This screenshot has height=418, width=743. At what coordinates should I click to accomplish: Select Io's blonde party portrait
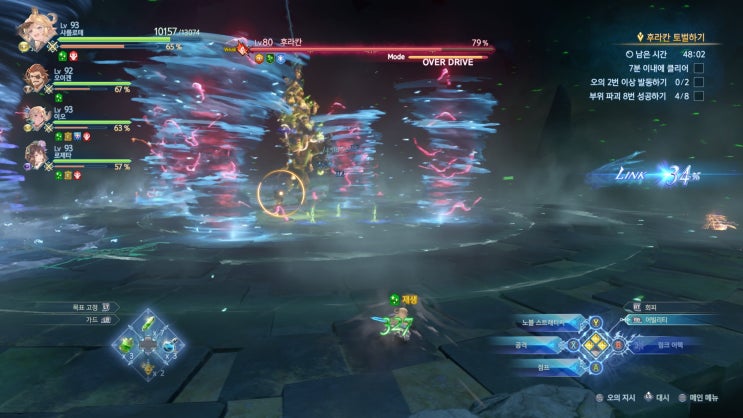37,117
